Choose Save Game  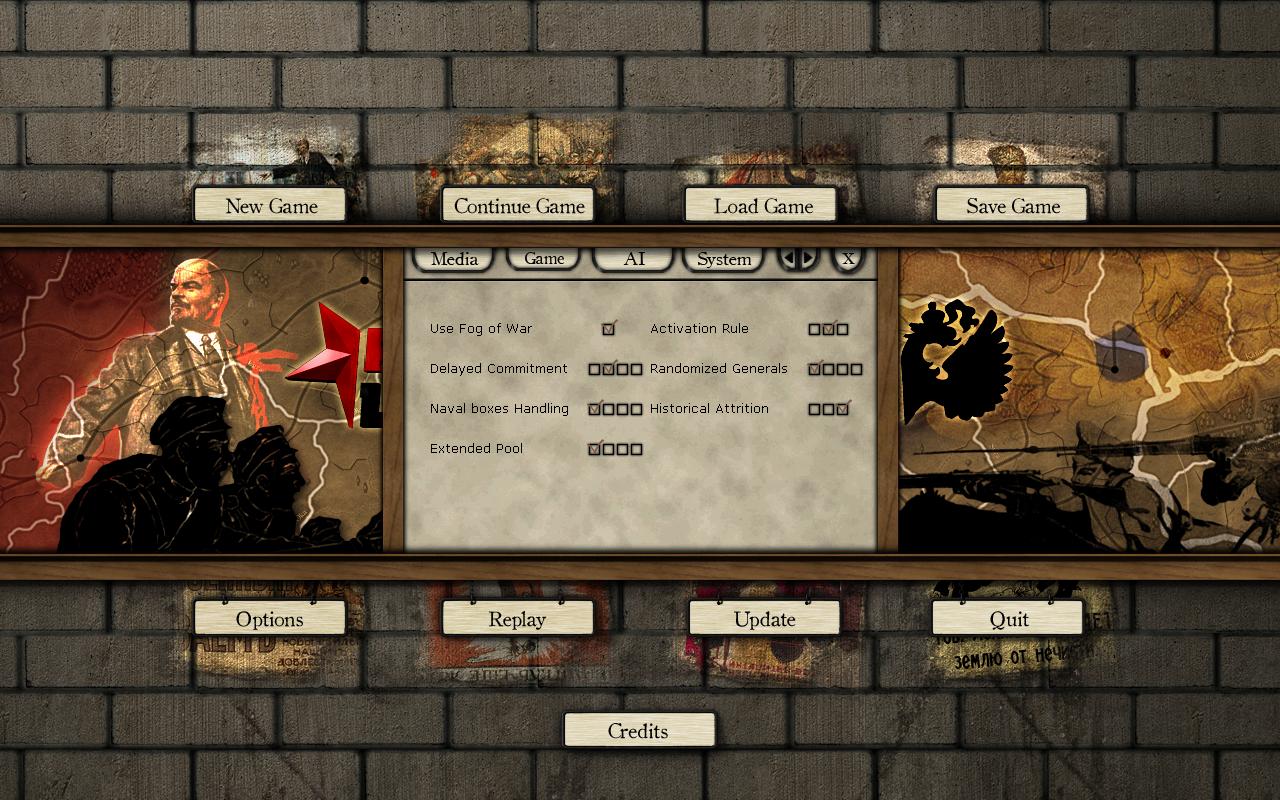1012,206
